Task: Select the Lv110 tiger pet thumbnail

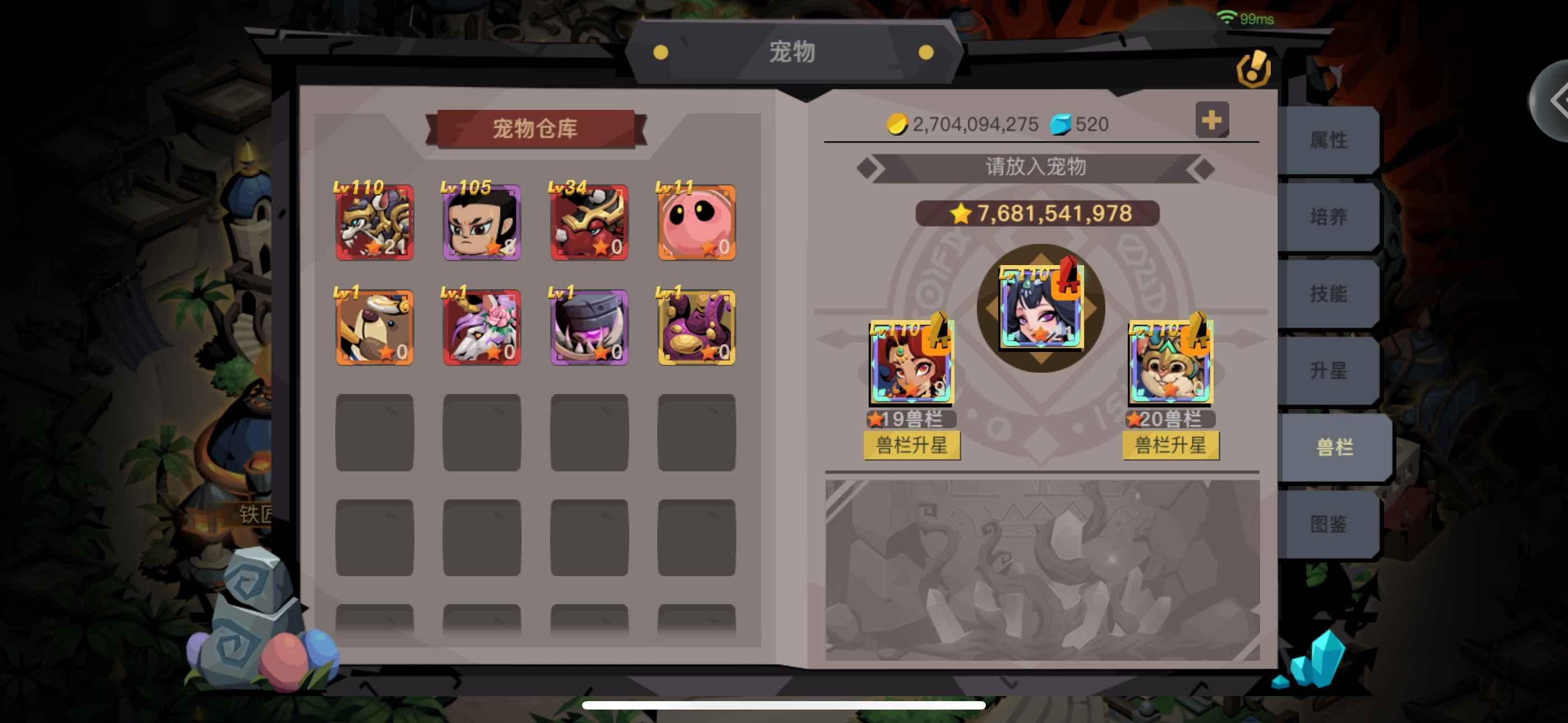Action: tap(375, 224)
